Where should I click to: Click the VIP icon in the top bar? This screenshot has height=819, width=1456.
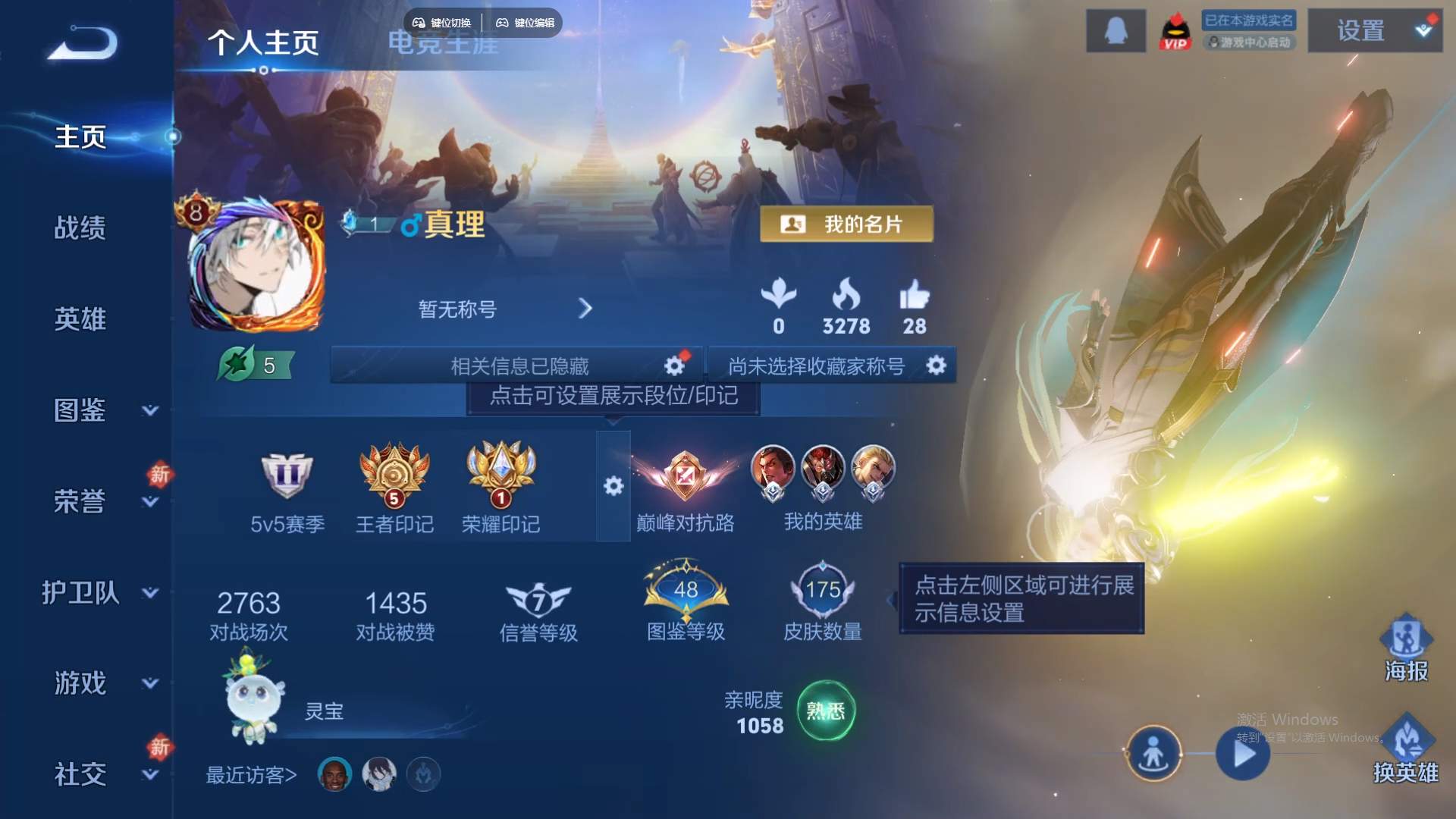(x=1176, y=32)
